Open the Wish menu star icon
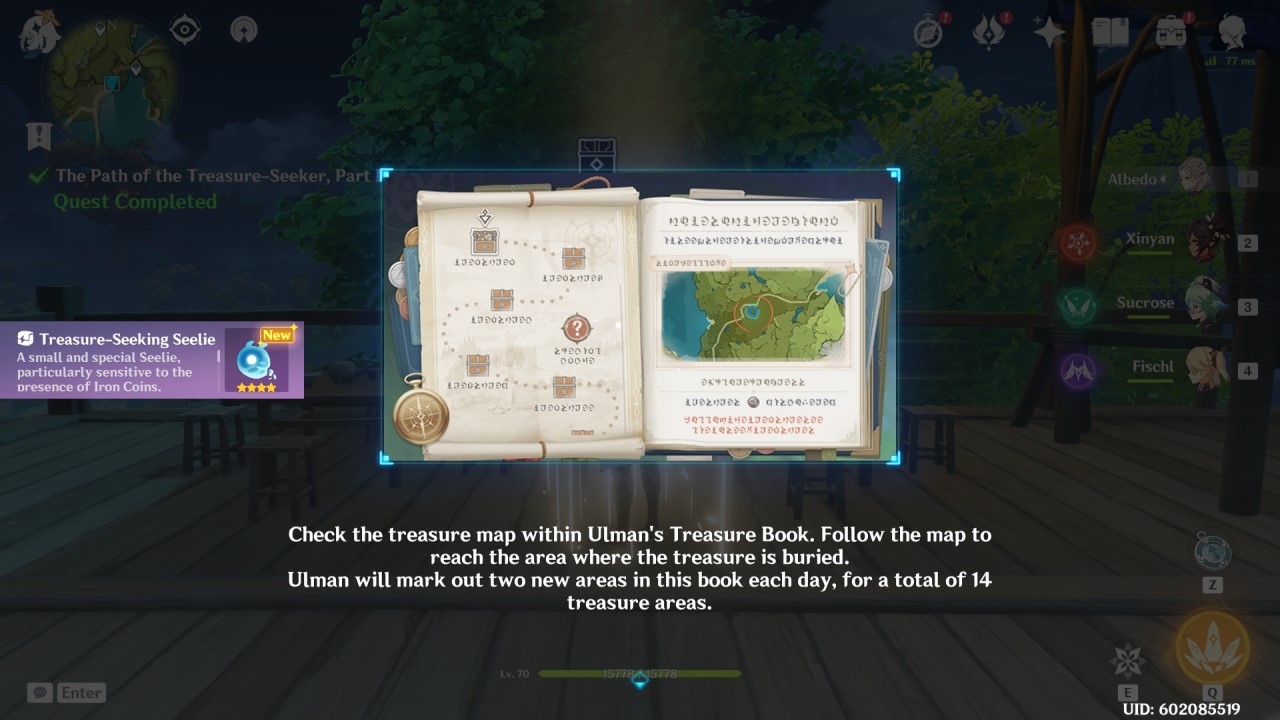This screenshot has width=1280, height=720. coord(1046,31)
